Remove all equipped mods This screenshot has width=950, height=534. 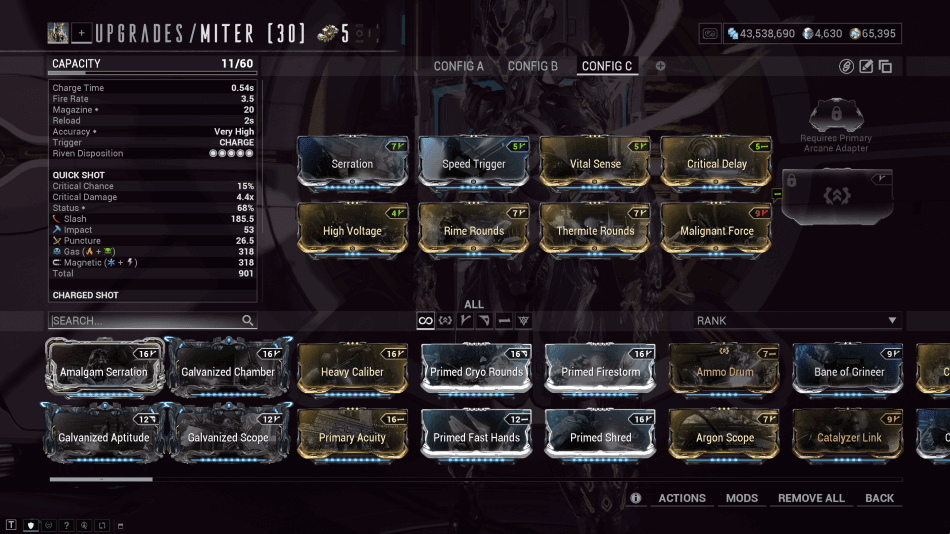click(811, 498)
